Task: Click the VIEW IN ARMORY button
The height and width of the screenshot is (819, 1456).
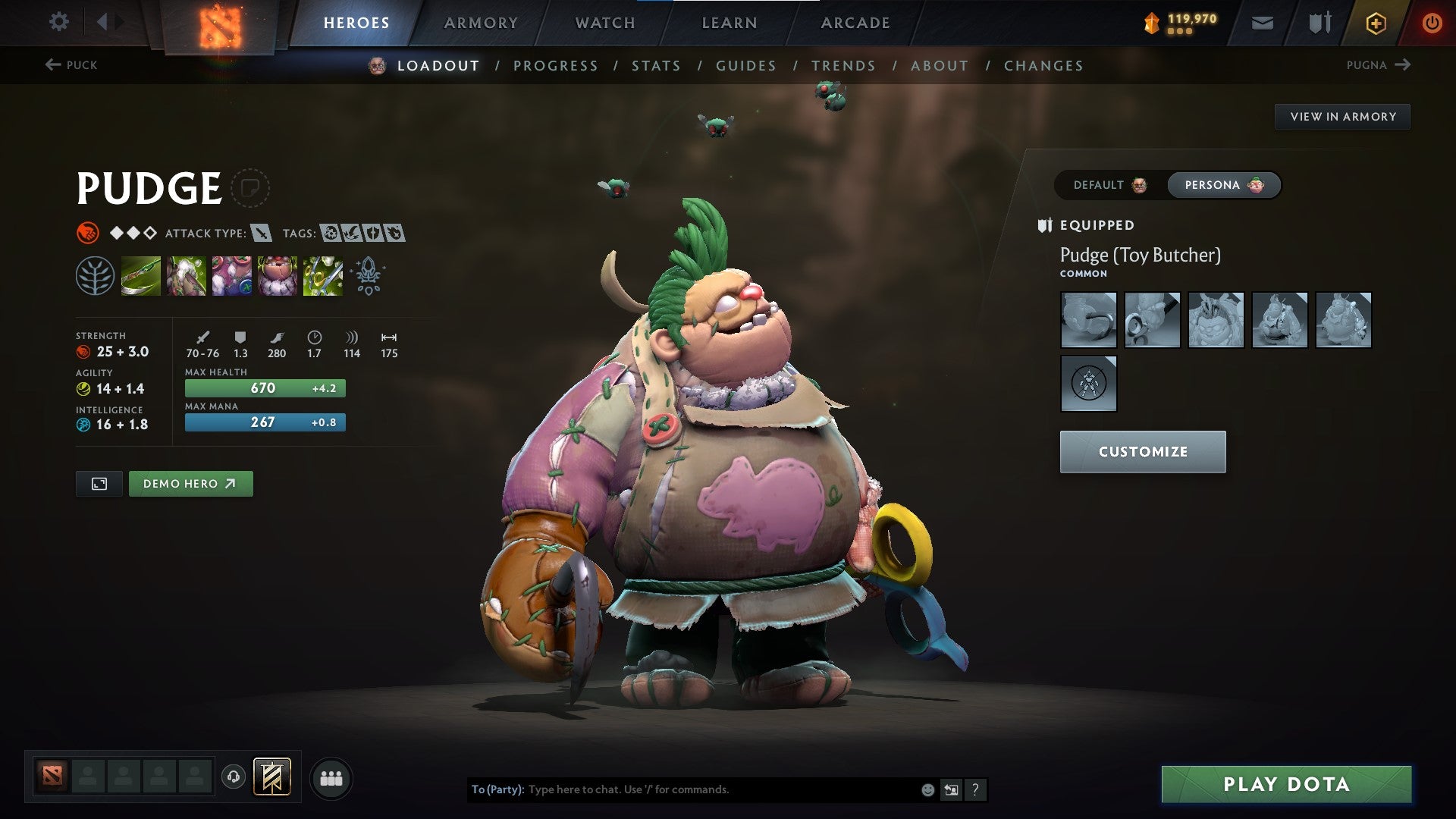Action: tap(1342, 116)
